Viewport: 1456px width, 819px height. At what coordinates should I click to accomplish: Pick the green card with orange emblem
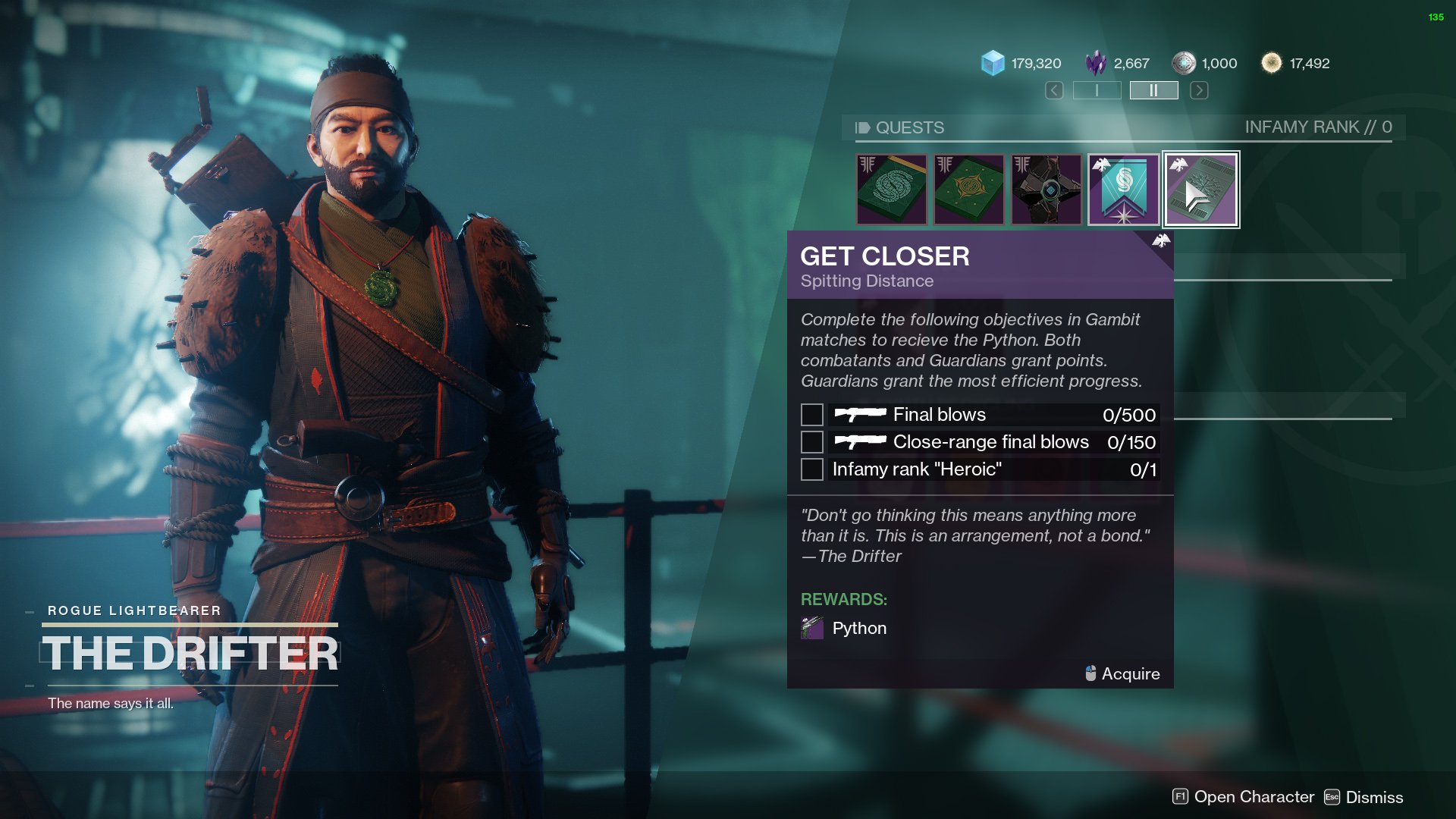pos(969,190)
